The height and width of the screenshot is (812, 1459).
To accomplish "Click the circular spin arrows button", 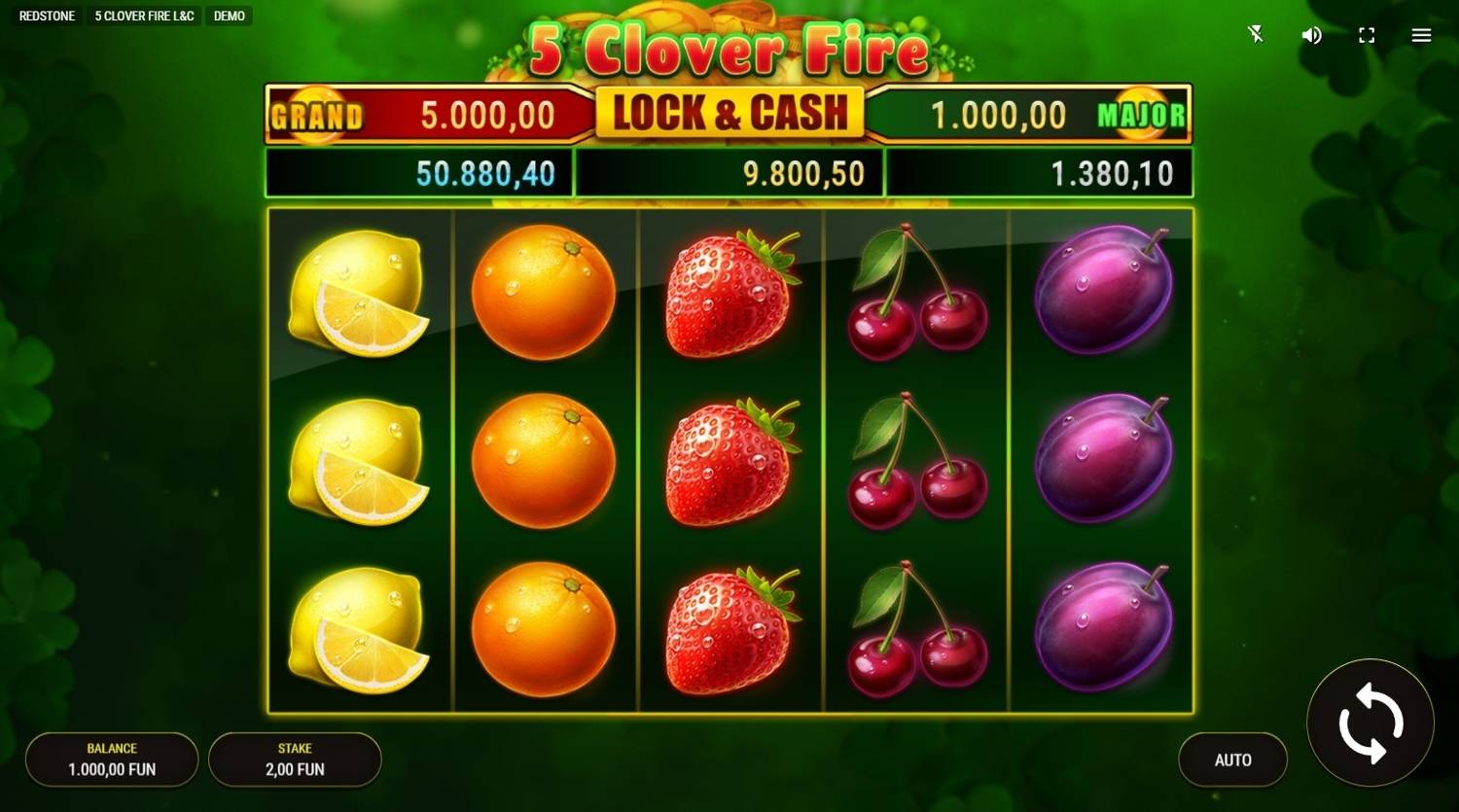I will pos(1370,723).
